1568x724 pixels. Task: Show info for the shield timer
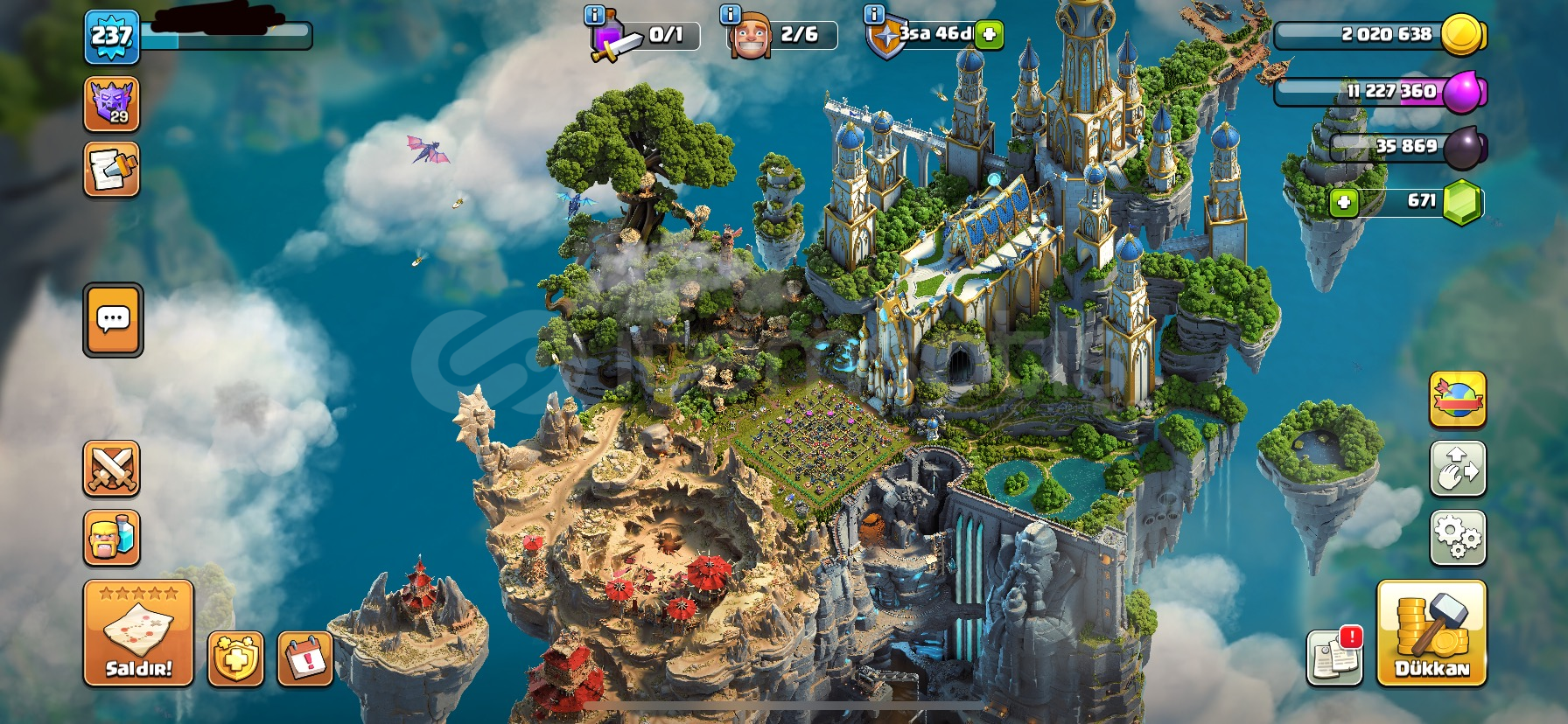(x=873, y=14)
